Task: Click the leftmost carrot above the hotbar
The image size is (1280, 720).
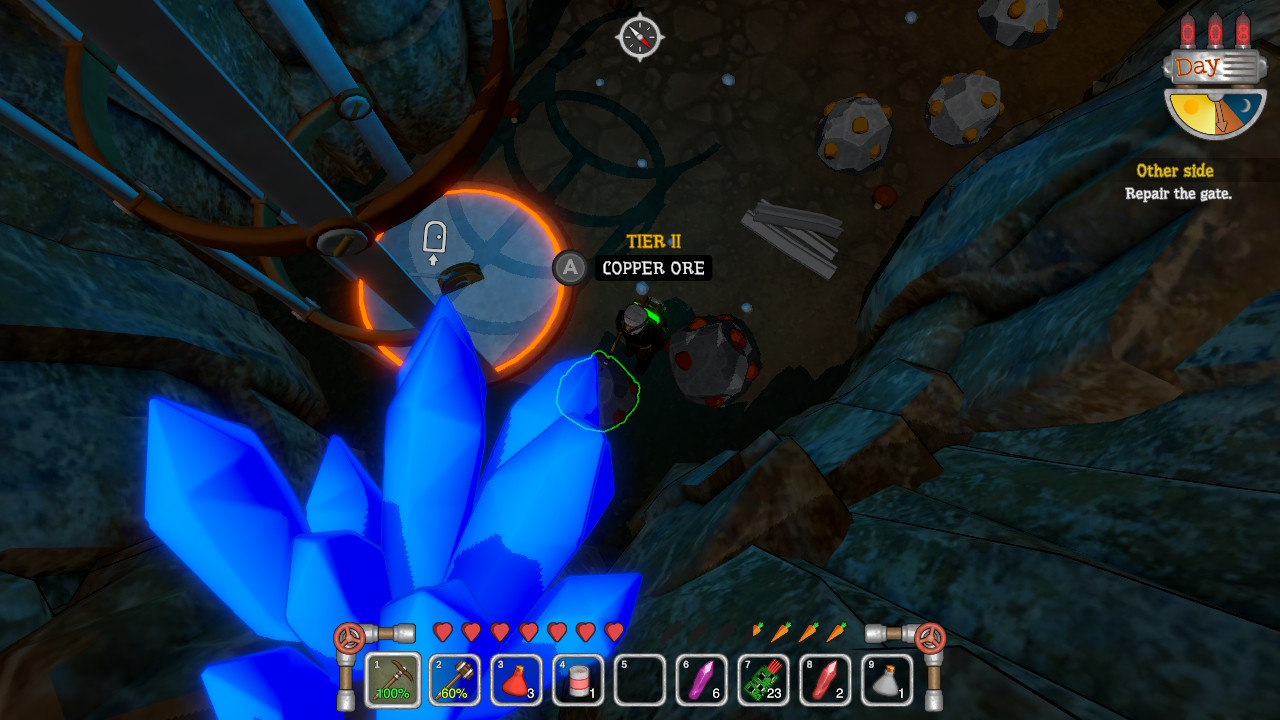Action: pyautogui.click(x=759, y=631)
